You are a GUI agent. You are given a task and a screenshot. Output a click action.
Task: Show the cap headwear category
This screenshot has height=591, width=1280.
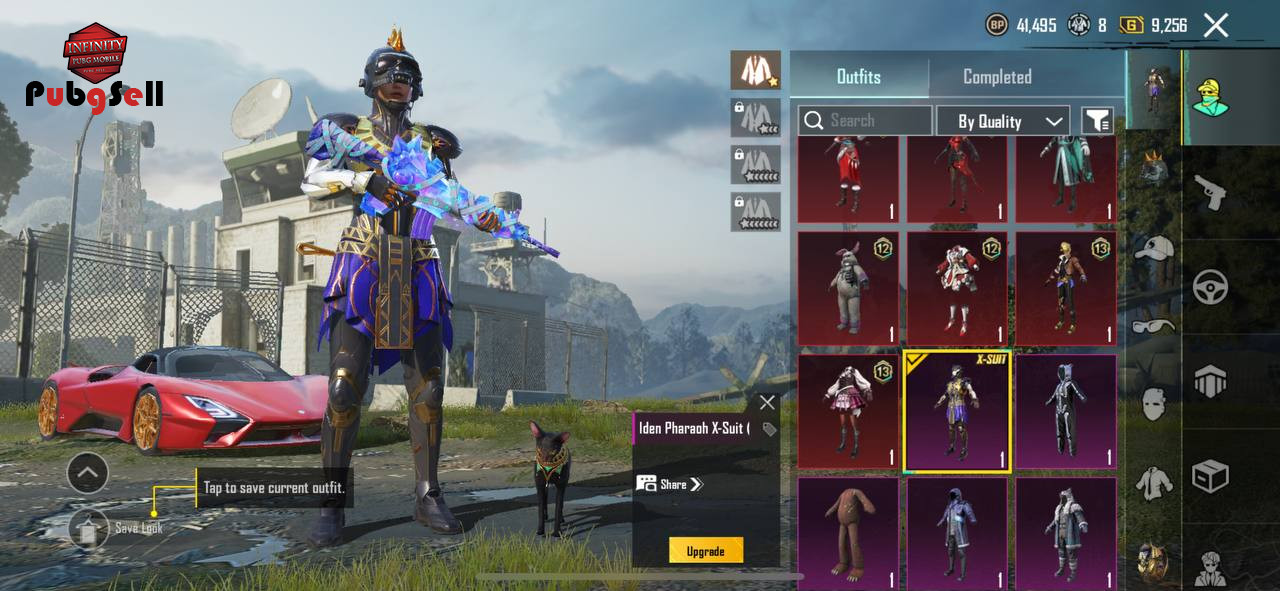coord(1154,248)
